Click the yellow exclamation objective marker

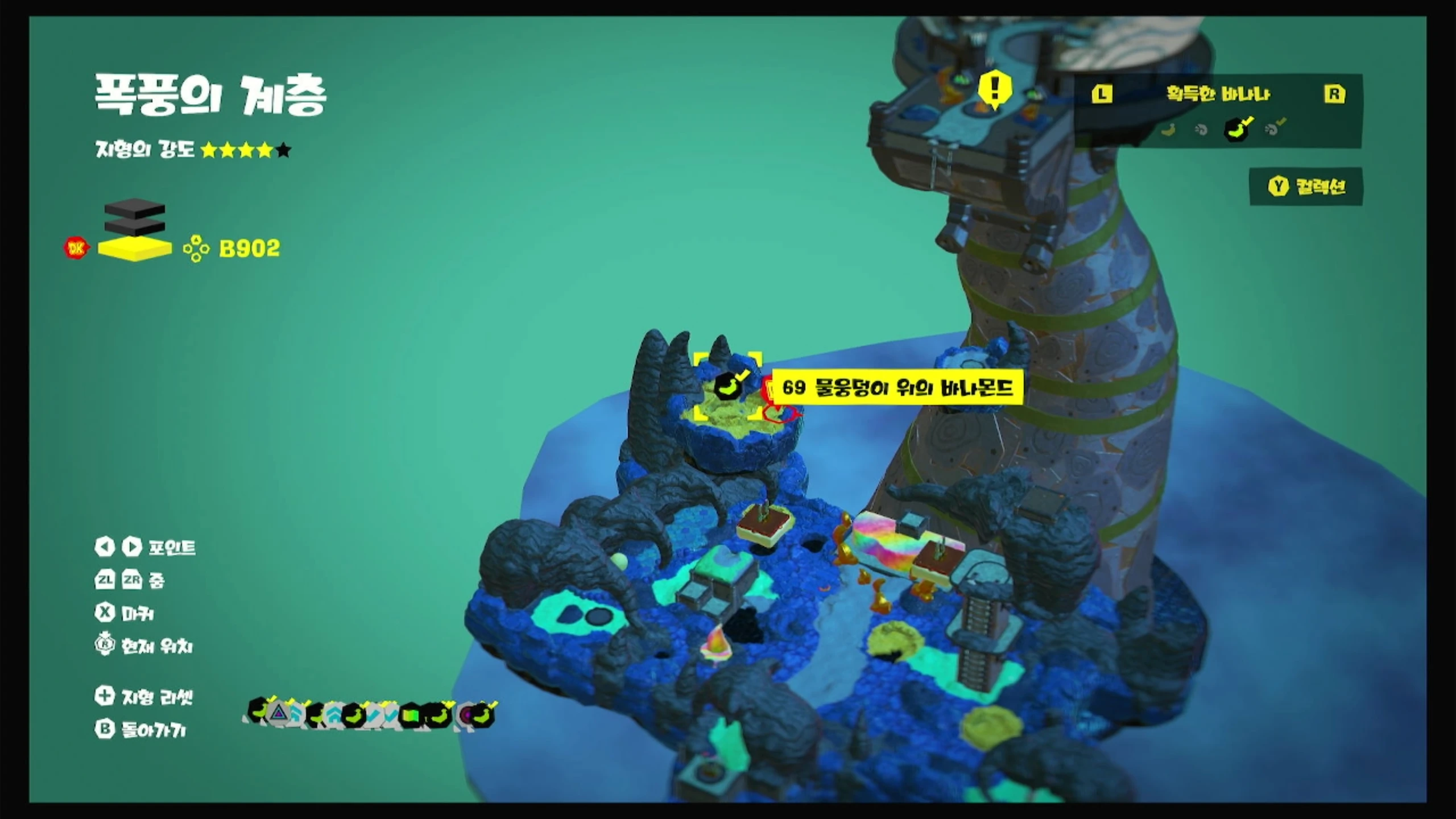(994, 90)
